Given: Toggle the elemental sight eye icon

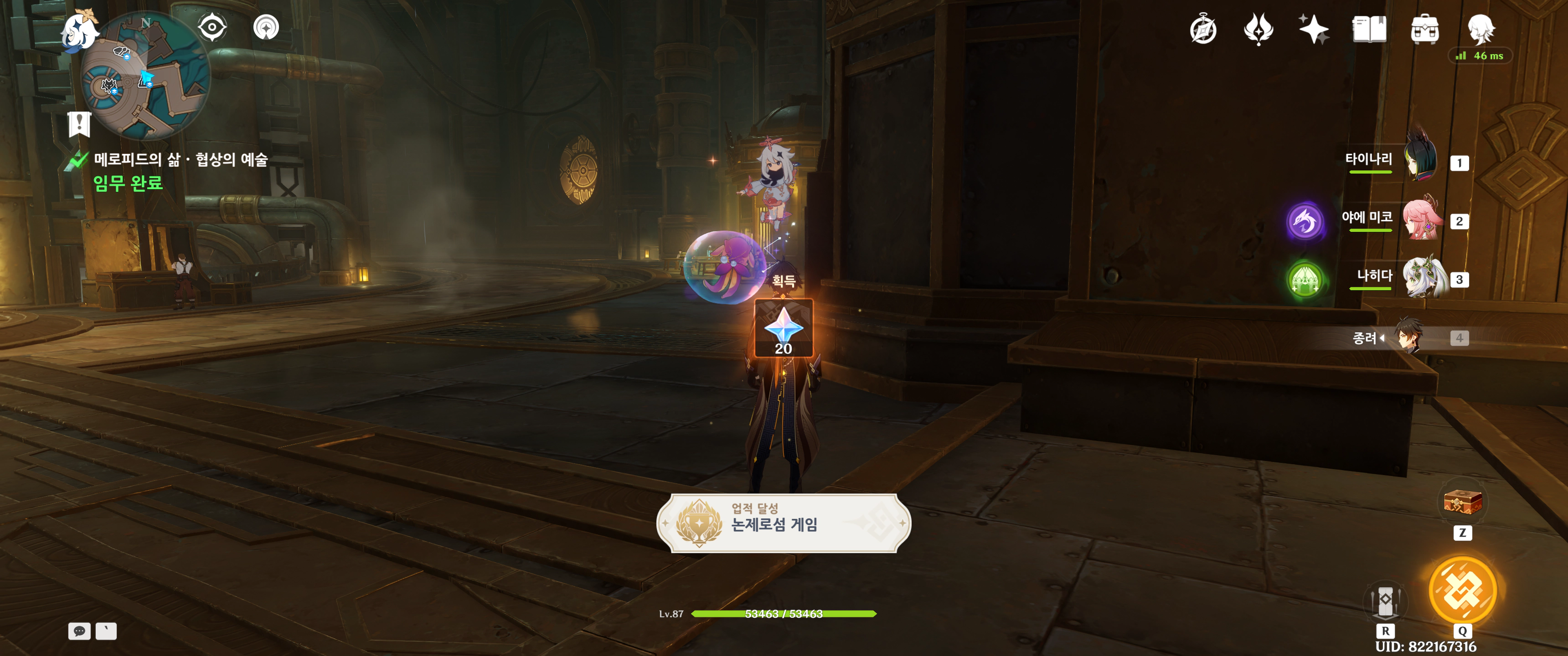Looking at the screenshot, I should tap(212, 27).
